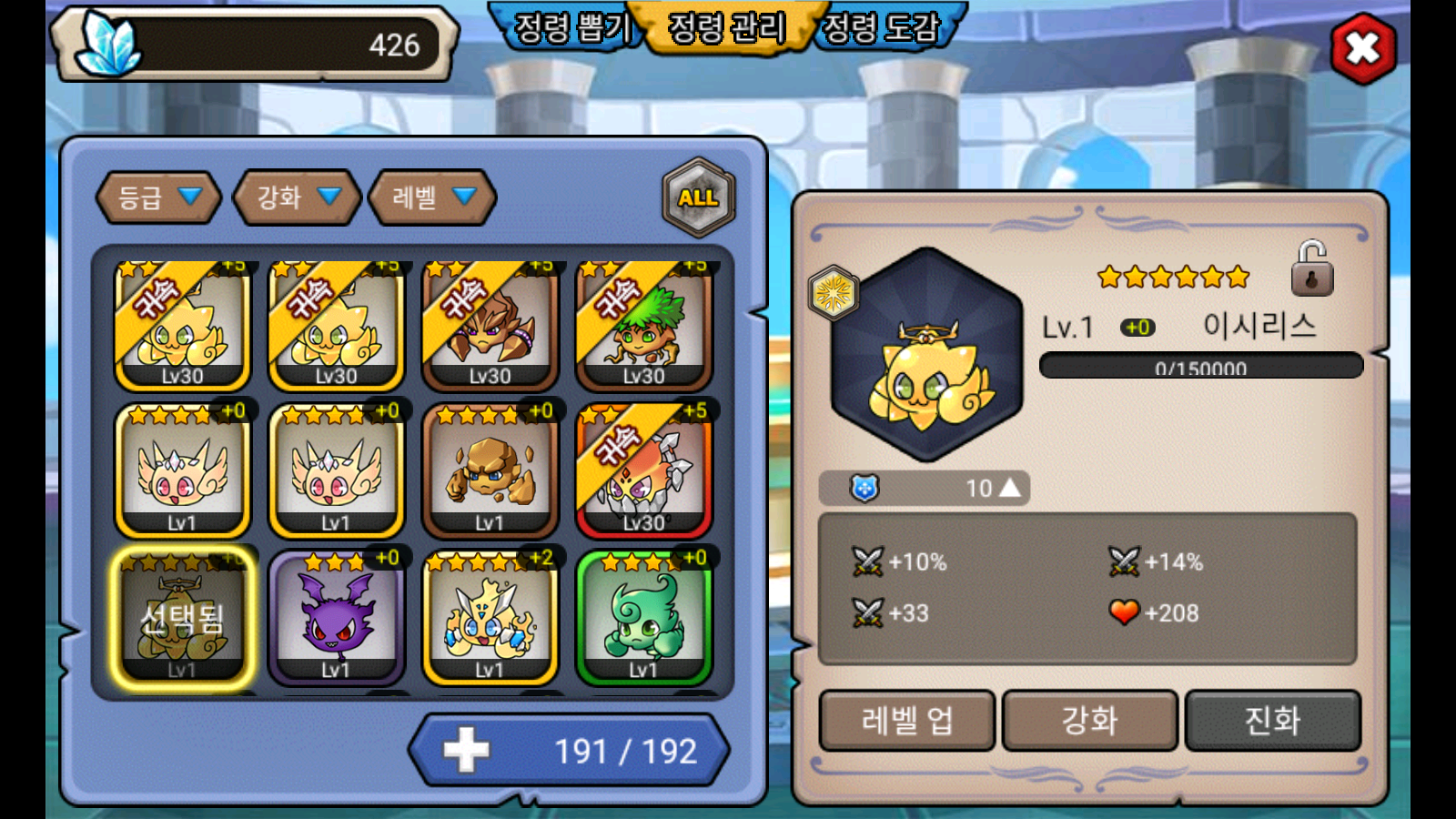Expand spirit storage with the plus button
The width and height of the screenshot is (1456, 819).
[x=467, y=751]
